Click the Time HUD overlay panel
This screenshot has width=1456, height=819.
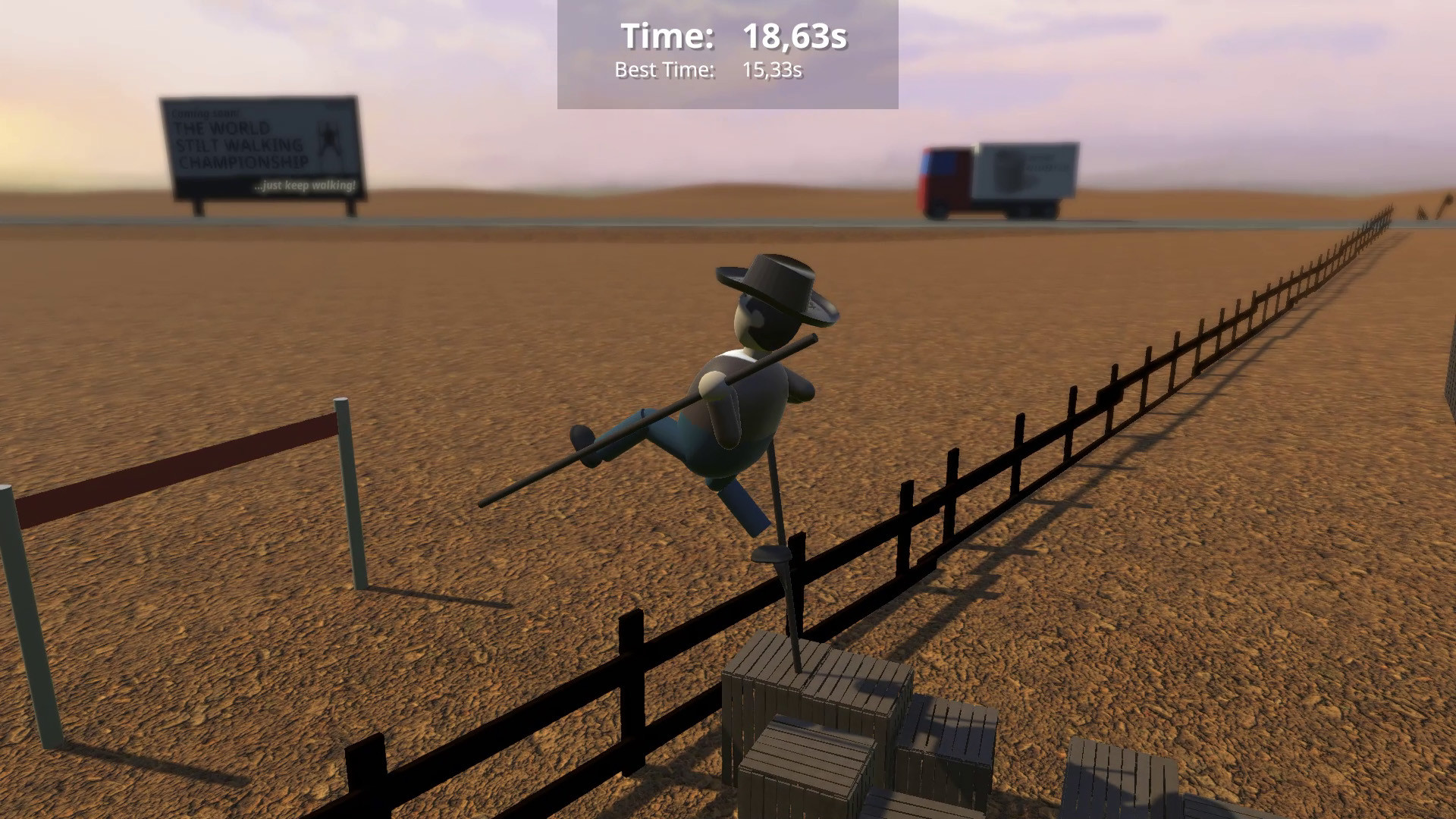(x=726, y=53)
